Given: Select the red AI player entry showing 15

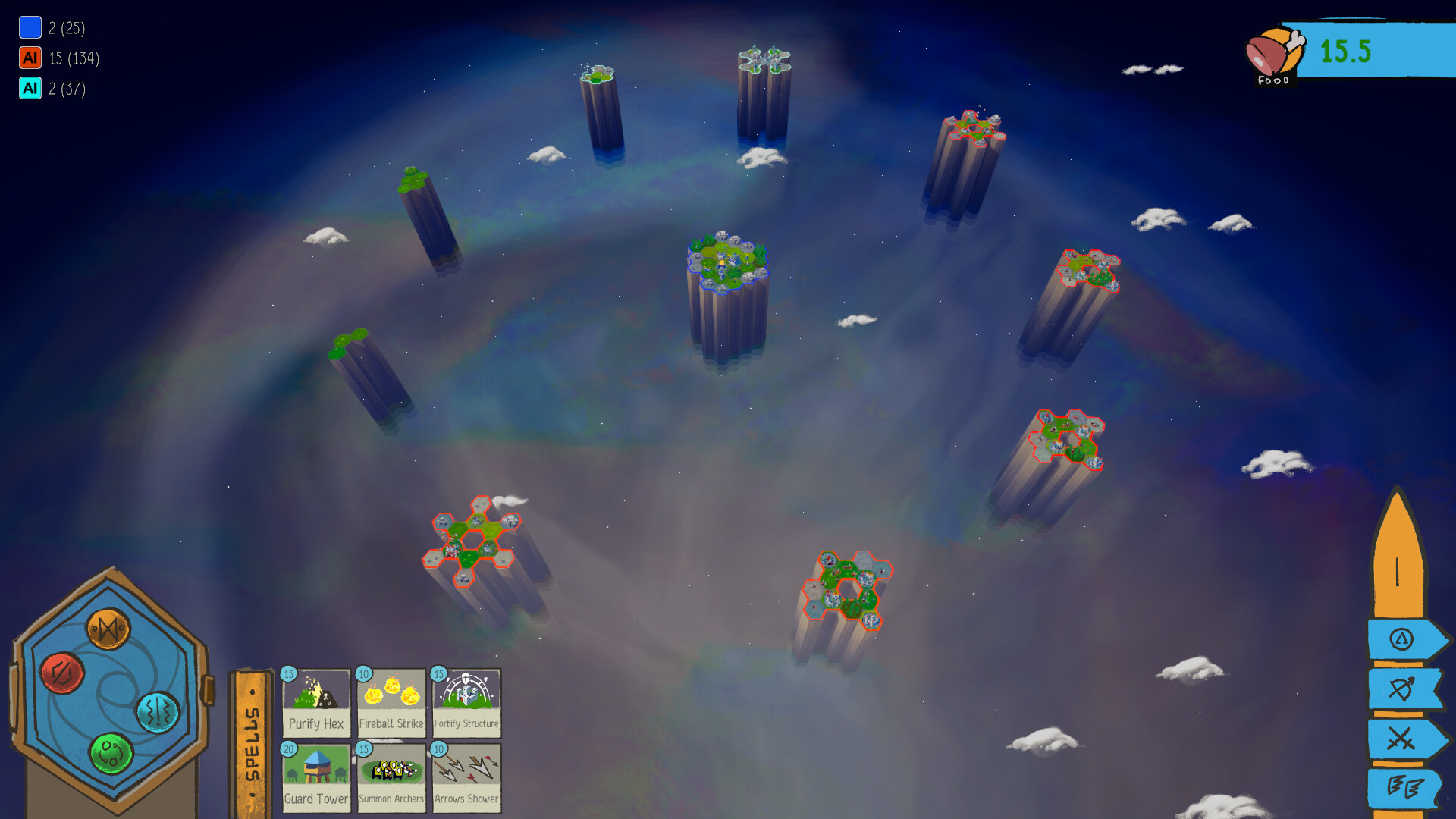Looking at the screenshot, I should click(53, 58).
